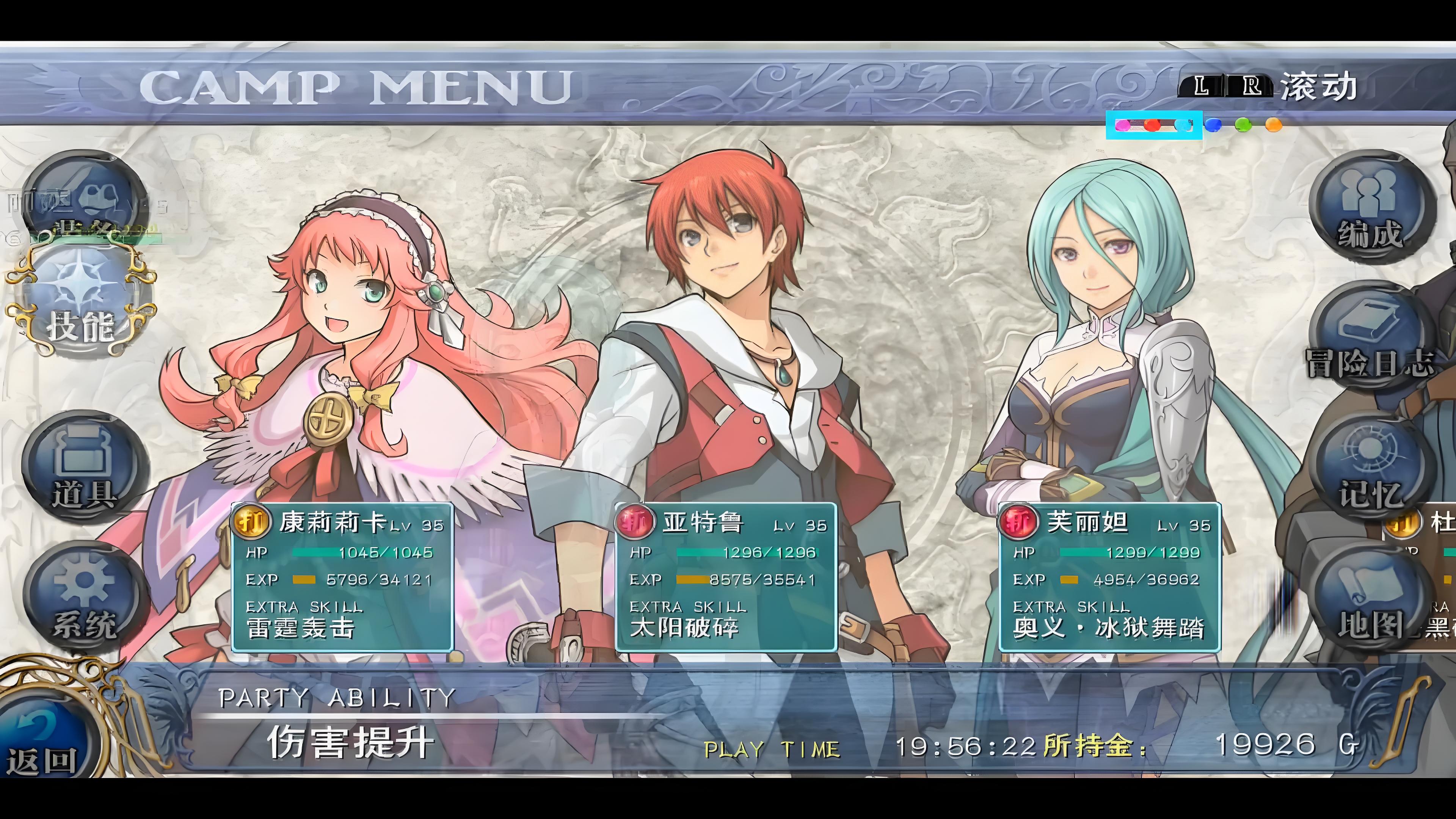Click the green character indicator dot

click(x=1243, y=124)
